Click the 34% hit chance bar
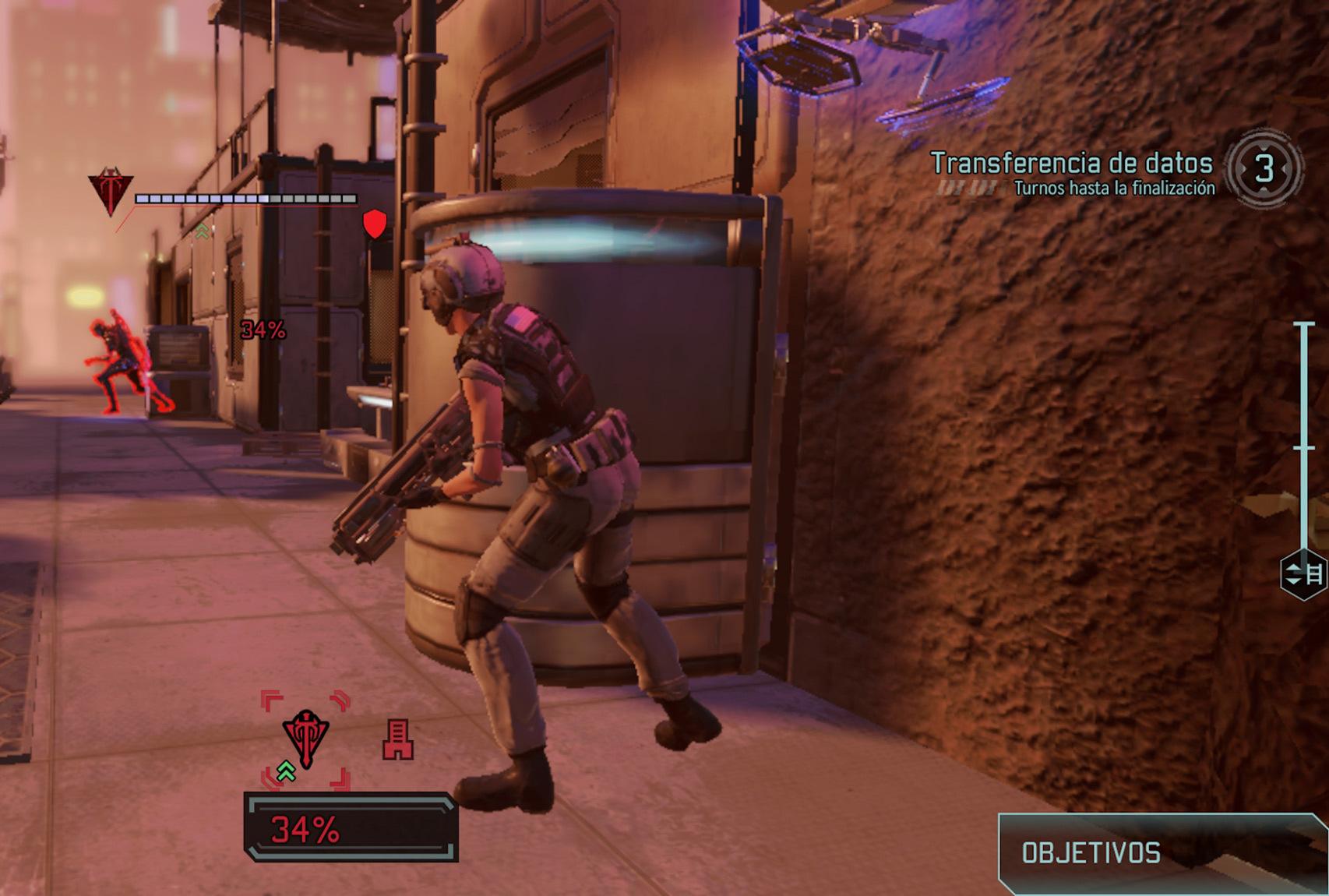The height and width of the screenshot is (896, 1329). coord(349,827)
